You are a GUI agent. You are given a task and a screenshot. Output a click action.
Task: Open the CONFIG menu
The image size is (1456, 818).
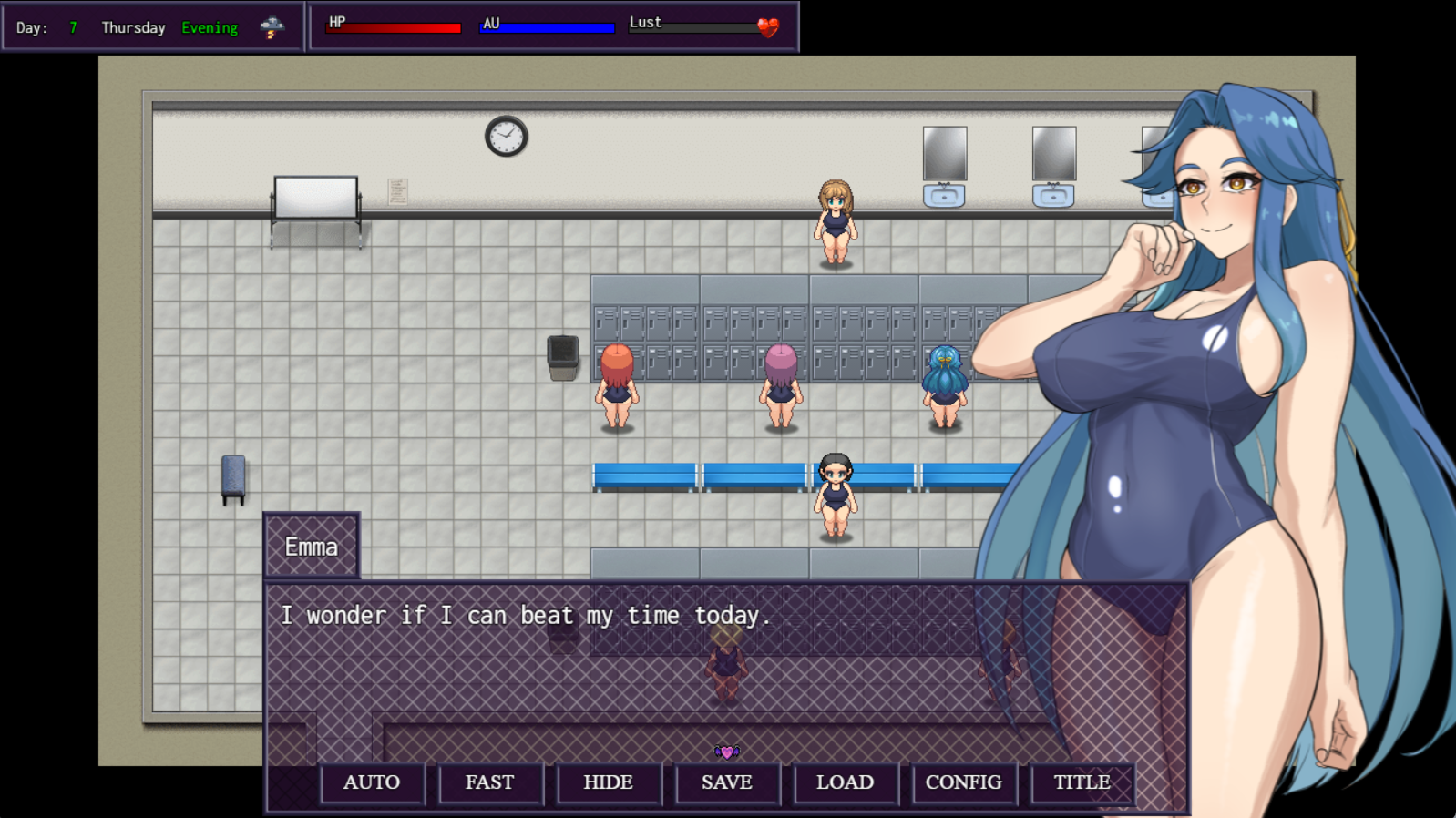tap(964, 782)
